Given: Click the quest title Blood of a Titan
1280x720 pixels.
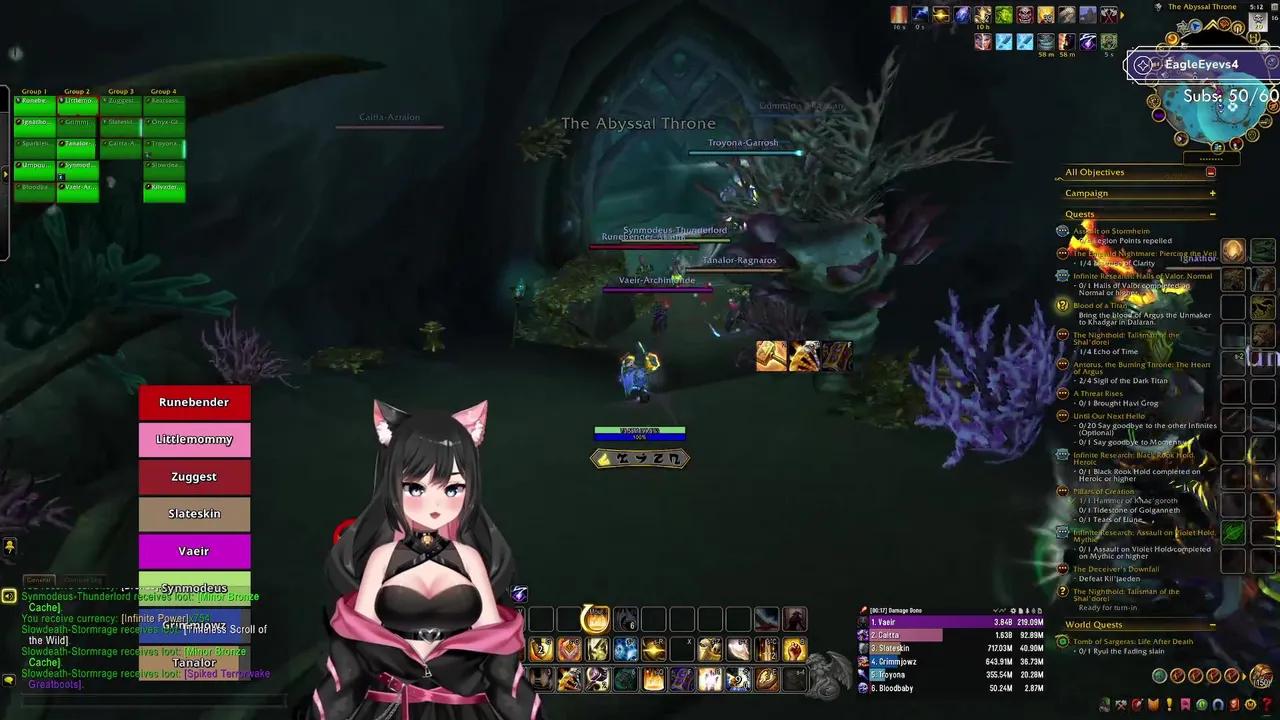Looking at the screenshot, I should (x=1101, y=305).
